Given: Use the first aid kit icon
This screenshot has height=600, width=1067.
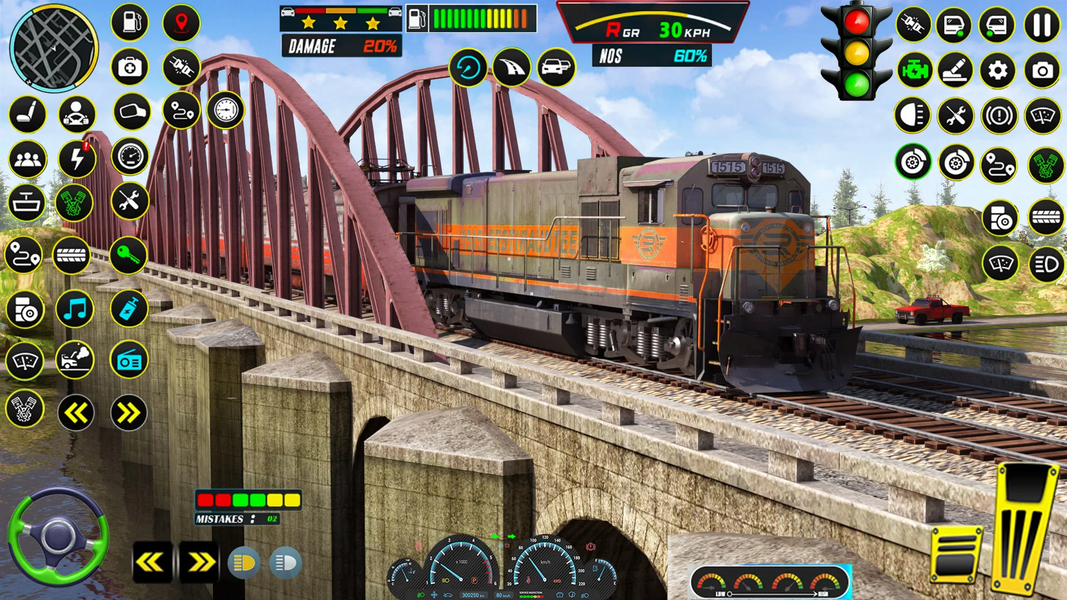Looking at the screenshot, I should click(129, 67).
